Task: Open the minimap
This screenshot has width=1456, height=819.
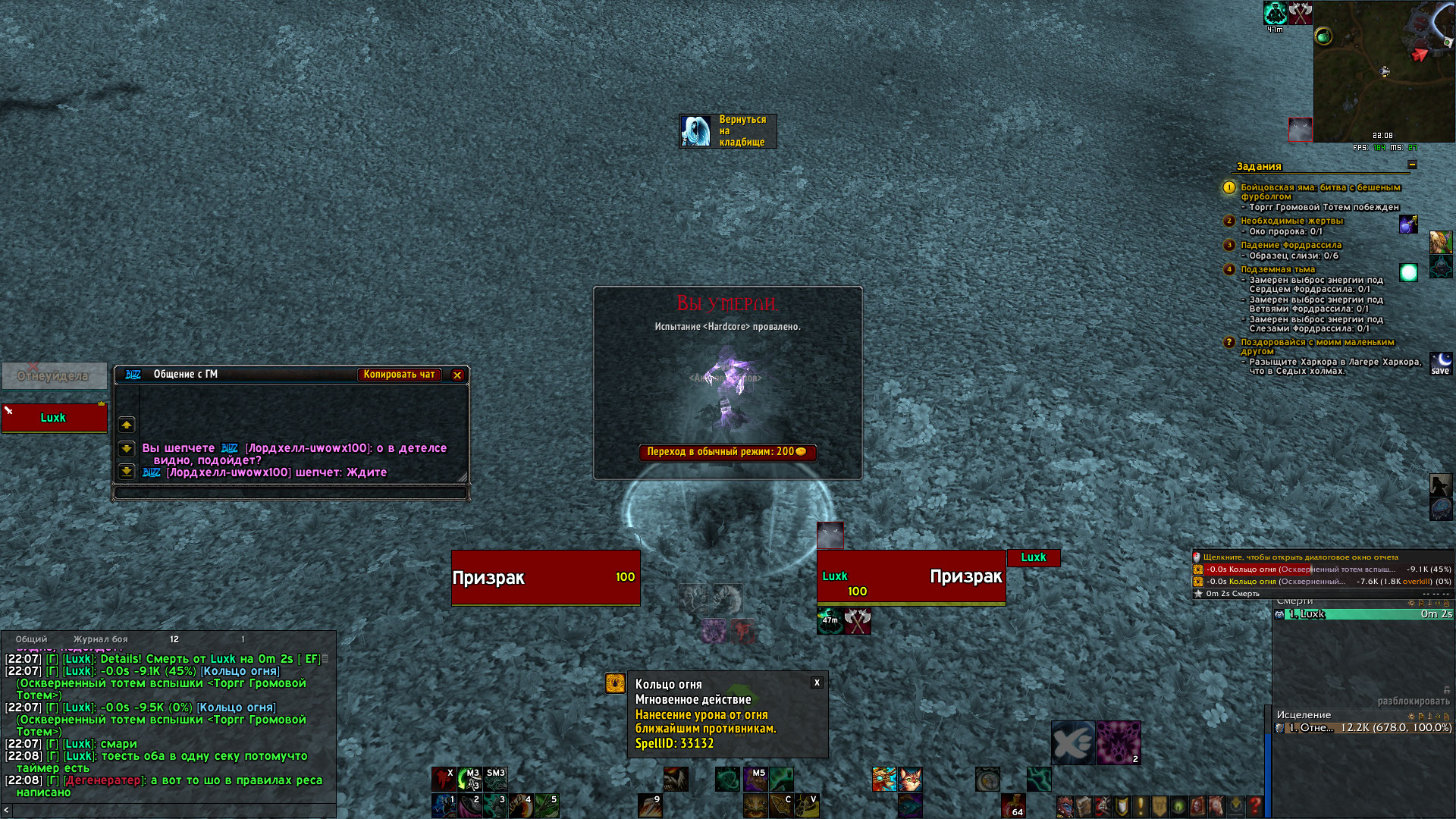Action: [x=1383, y=71]
